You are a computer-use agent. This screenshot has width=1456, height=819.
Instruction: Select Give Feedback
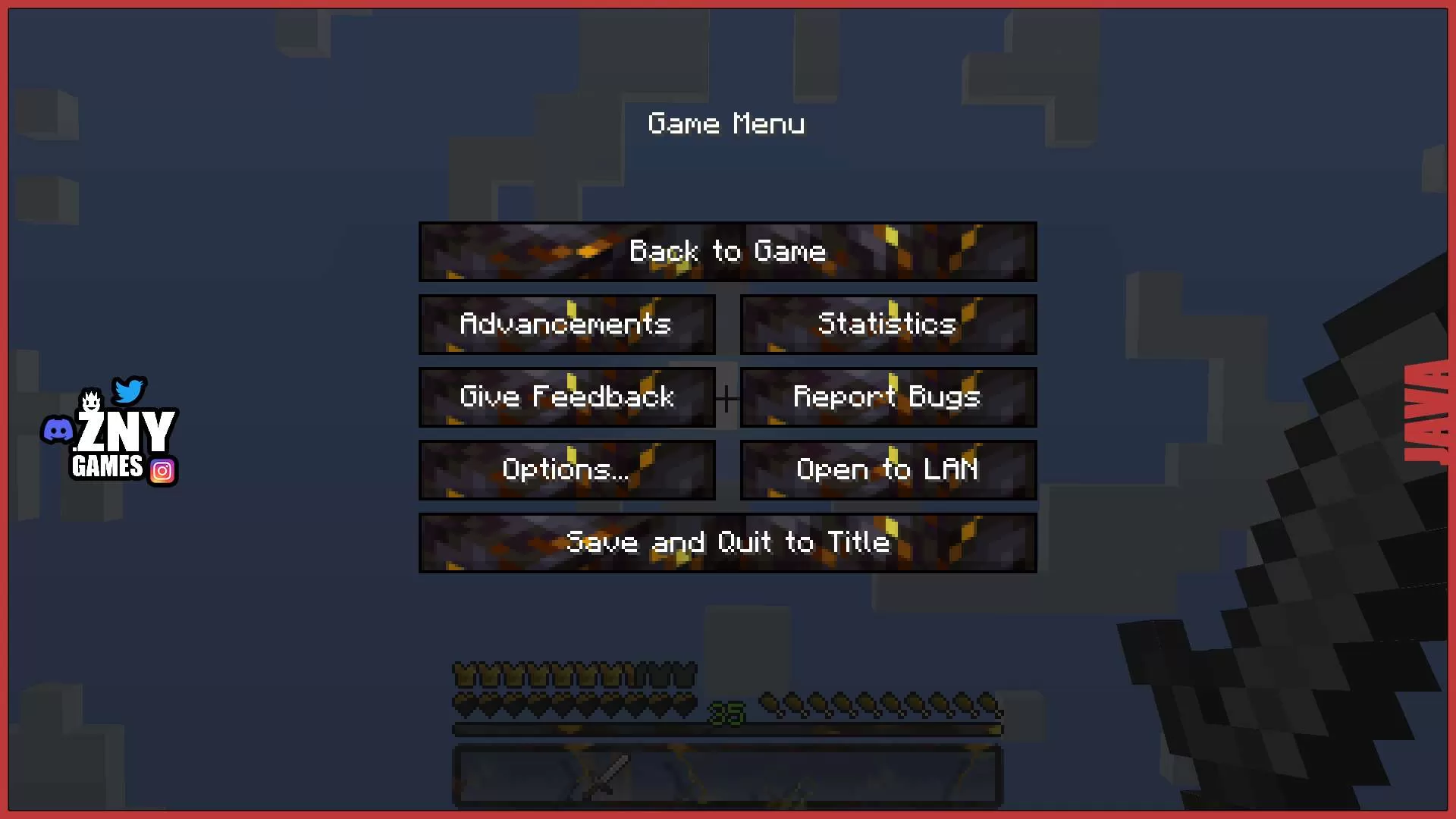point(566,397)
